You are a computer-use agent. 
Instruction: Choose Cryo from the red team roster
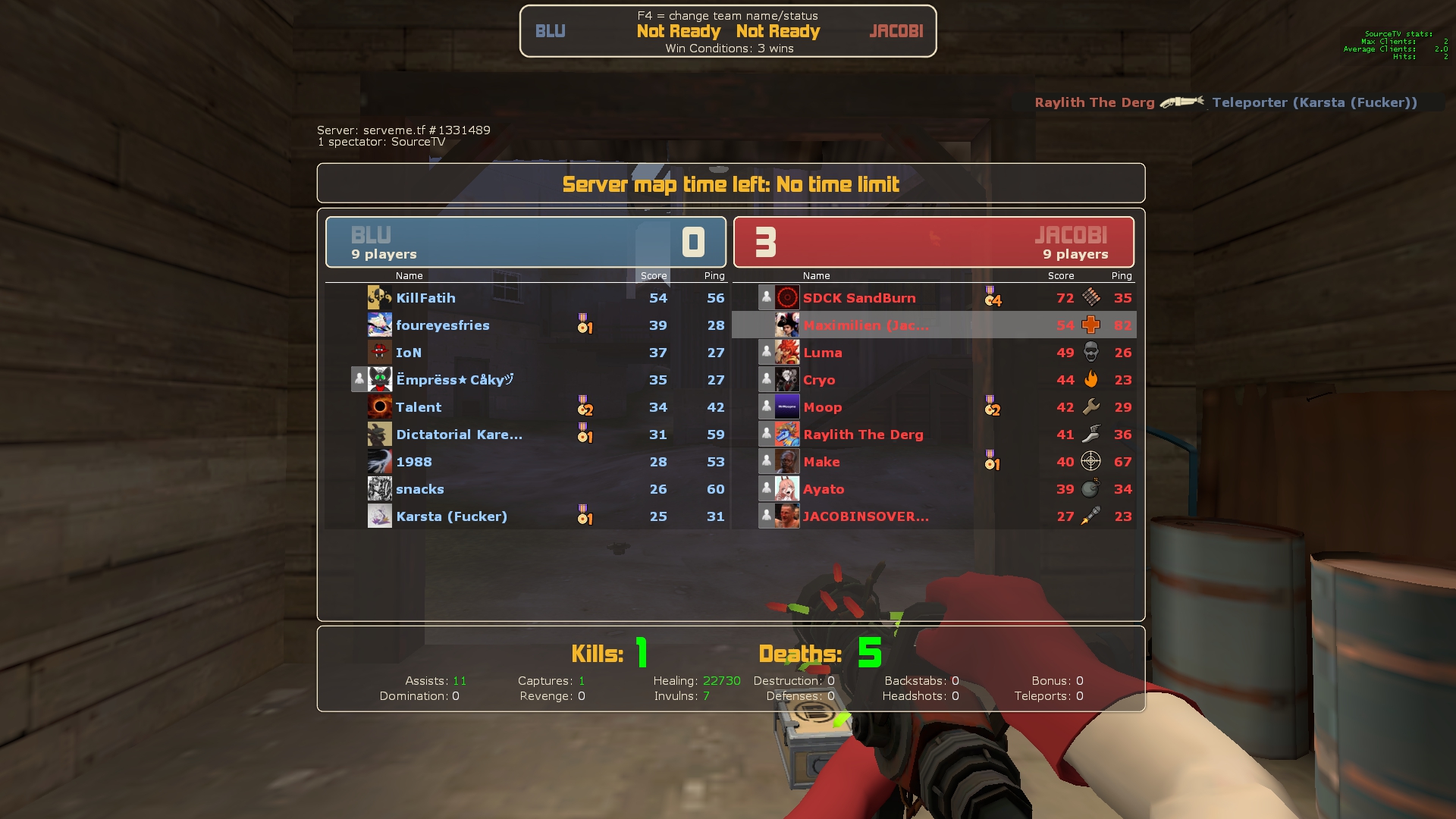click(819, 380)
